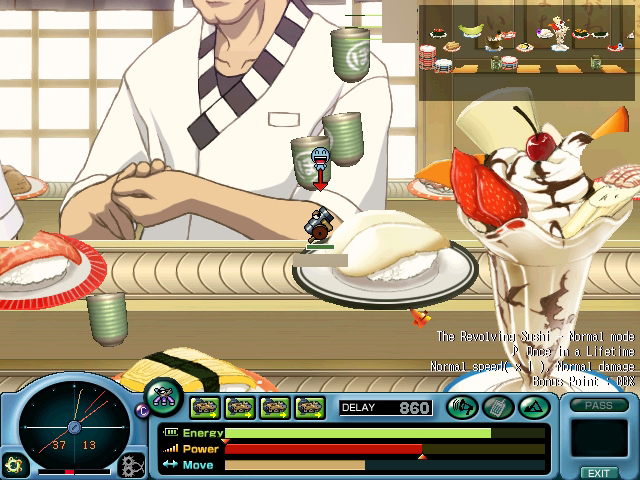This screenshot has width=640, height=480.
Task: Activate the megaphone shout button
Action: 462,407
